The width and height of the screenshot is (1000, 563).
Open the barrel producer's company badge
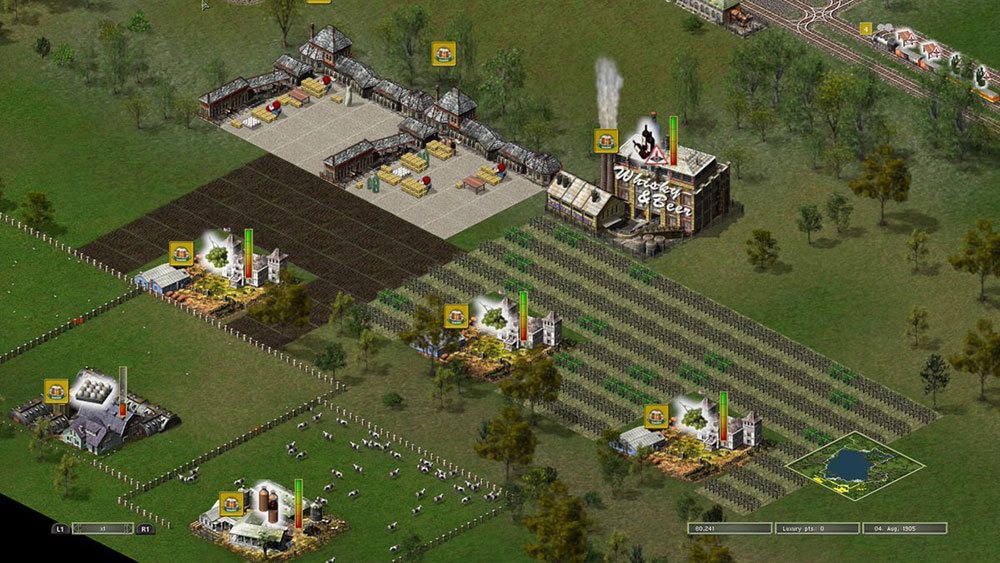[x=56, y=391]
